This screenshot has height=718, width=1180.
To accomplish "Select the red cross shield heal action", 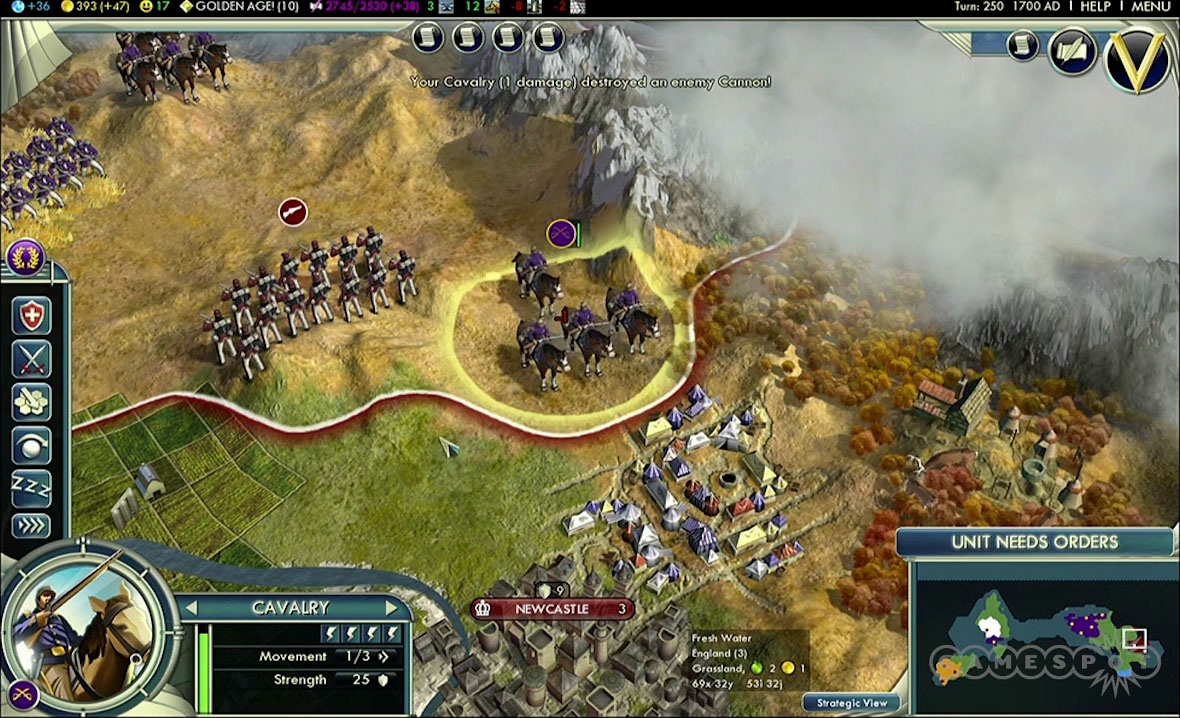I will pos(31,315).
